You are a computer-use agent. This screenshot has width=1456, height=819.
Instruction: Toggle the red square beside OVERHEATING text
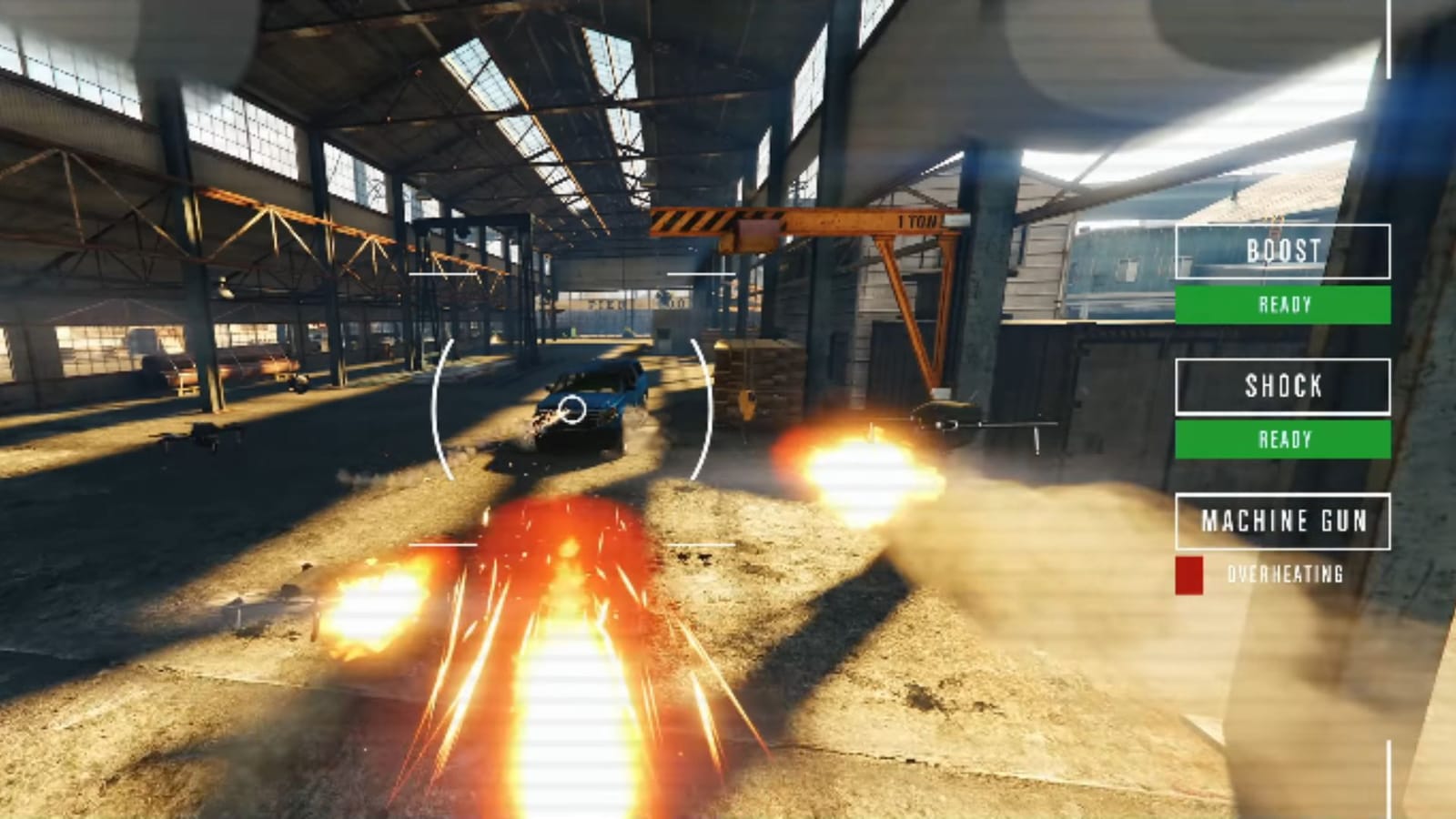1190,573
